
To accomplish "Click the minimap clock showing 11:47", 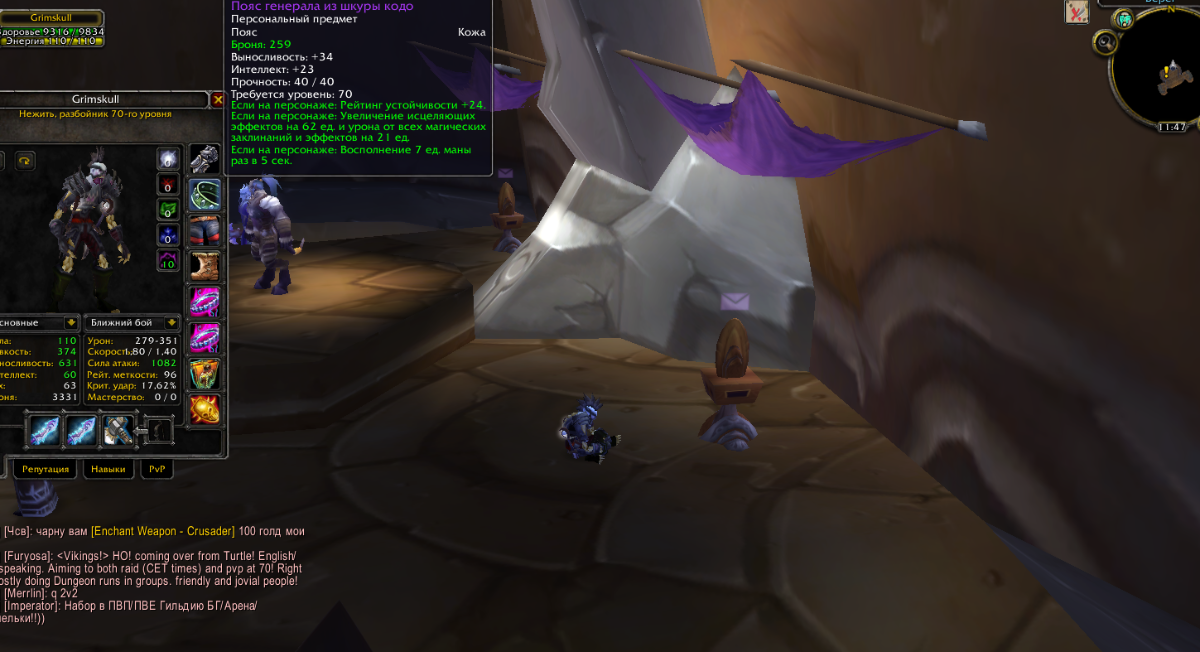I will (x=1171, y=127).
